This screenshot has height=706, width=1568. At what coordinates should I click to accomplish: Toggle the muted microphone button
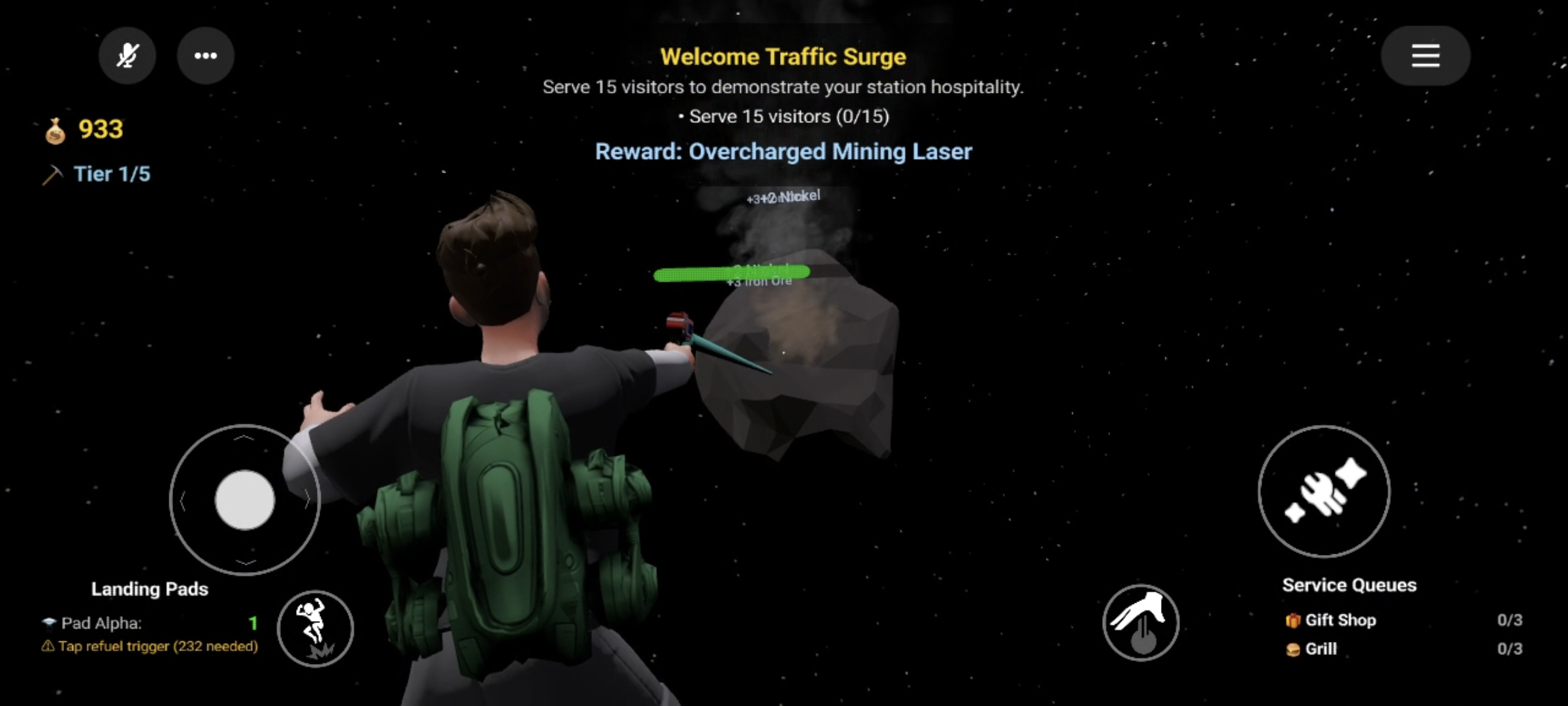pyautogui.click(x=127, y=56)
